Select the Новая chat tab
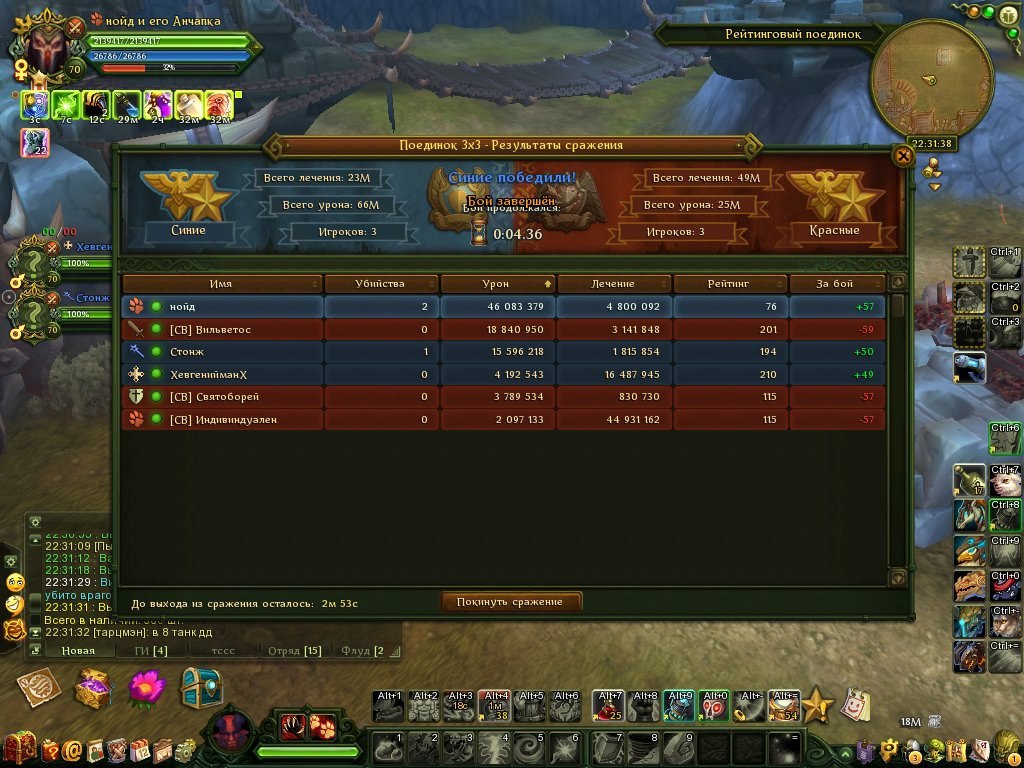The height and width of the screenshot is (768, 1024). [x=77, y=651]
